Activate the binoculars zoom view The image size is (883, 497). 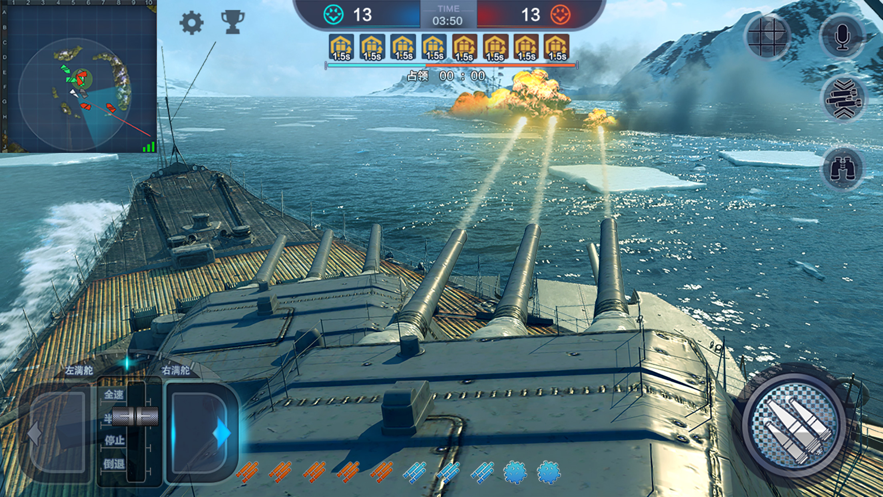point(842,167)
